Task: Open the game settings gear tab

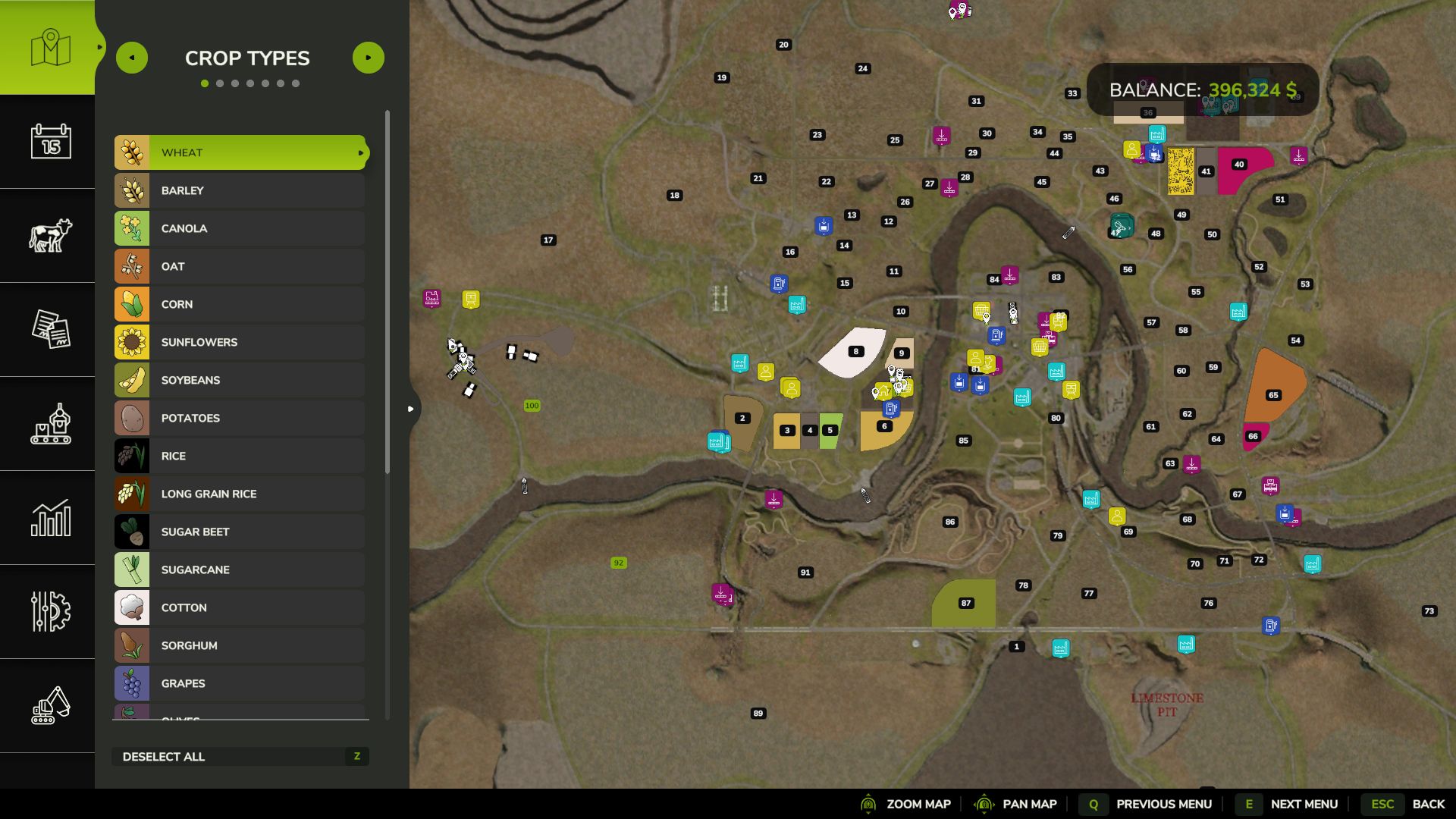Action: 50,612
